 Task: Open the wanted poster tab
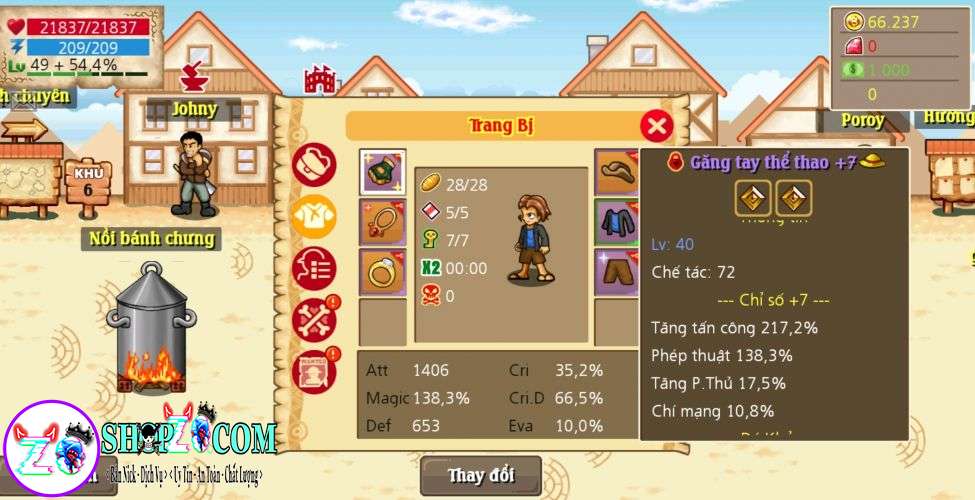point(313,371)
